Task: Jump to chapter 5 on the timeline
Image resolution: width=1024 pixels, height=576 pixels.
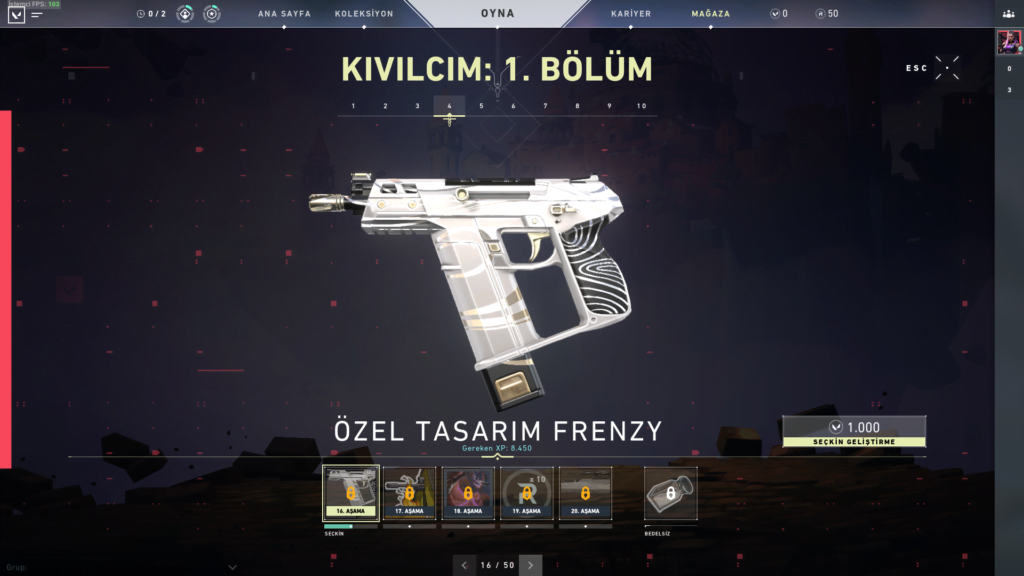Action: coord(481,106)
